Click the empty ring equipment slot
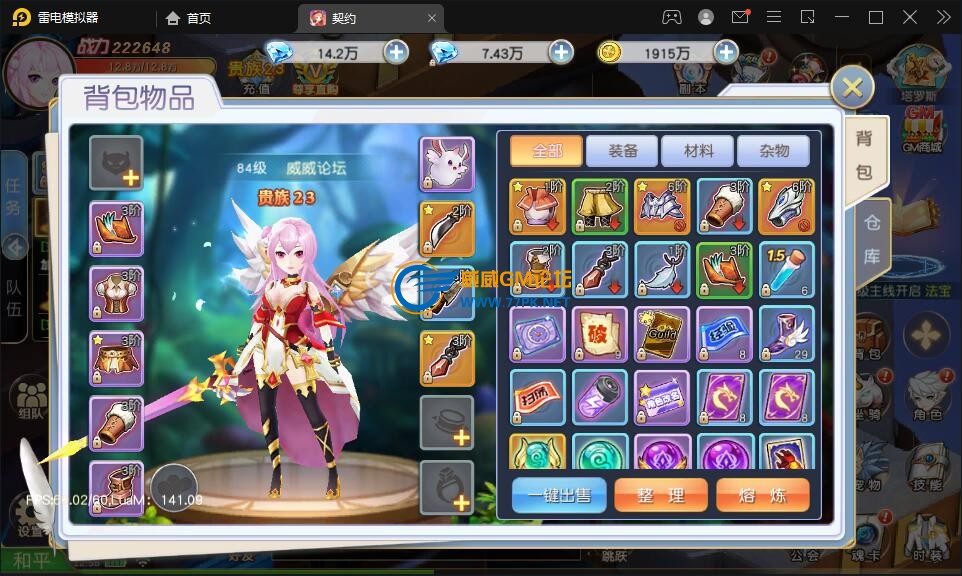This screenshot has width=962, height=576. [x=446, y=488]
